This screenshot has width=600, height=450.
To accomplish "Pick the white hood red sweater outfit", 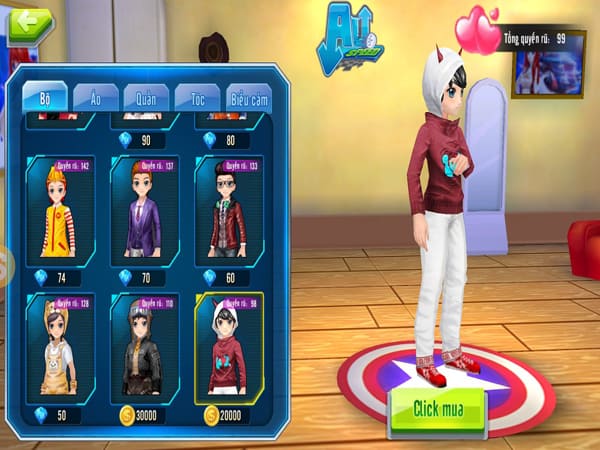I will [x=229, y=347].
